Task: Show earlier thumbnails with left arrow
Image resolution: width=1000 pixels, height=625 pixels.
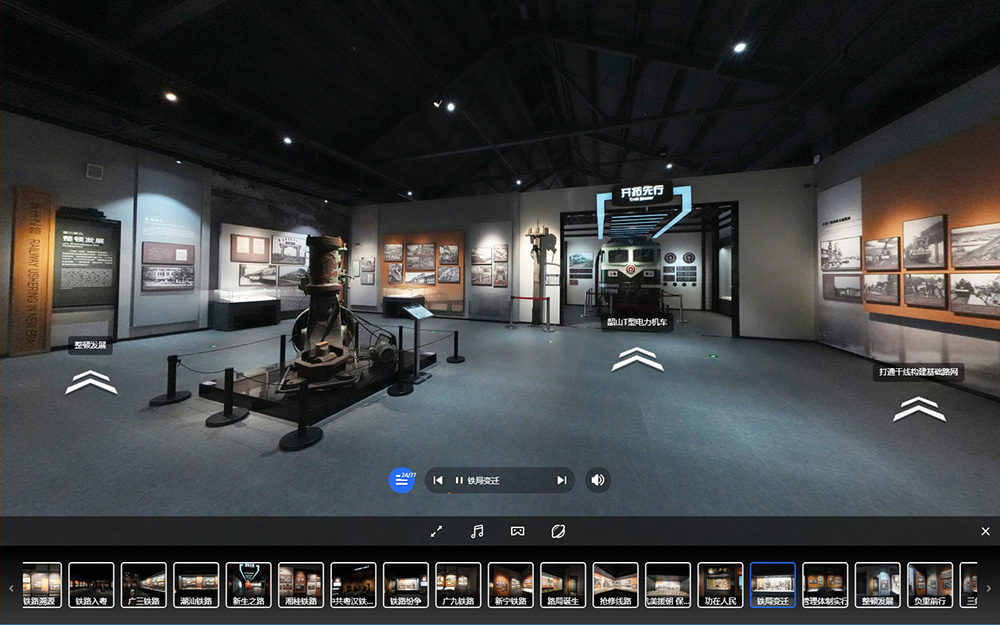Action: coord(11,588)
